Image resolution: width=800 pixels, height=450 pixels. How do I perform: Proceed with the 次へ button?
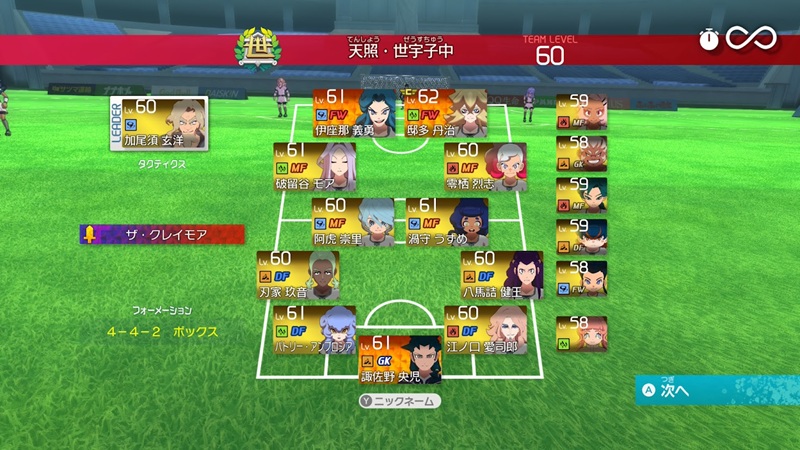717,390
